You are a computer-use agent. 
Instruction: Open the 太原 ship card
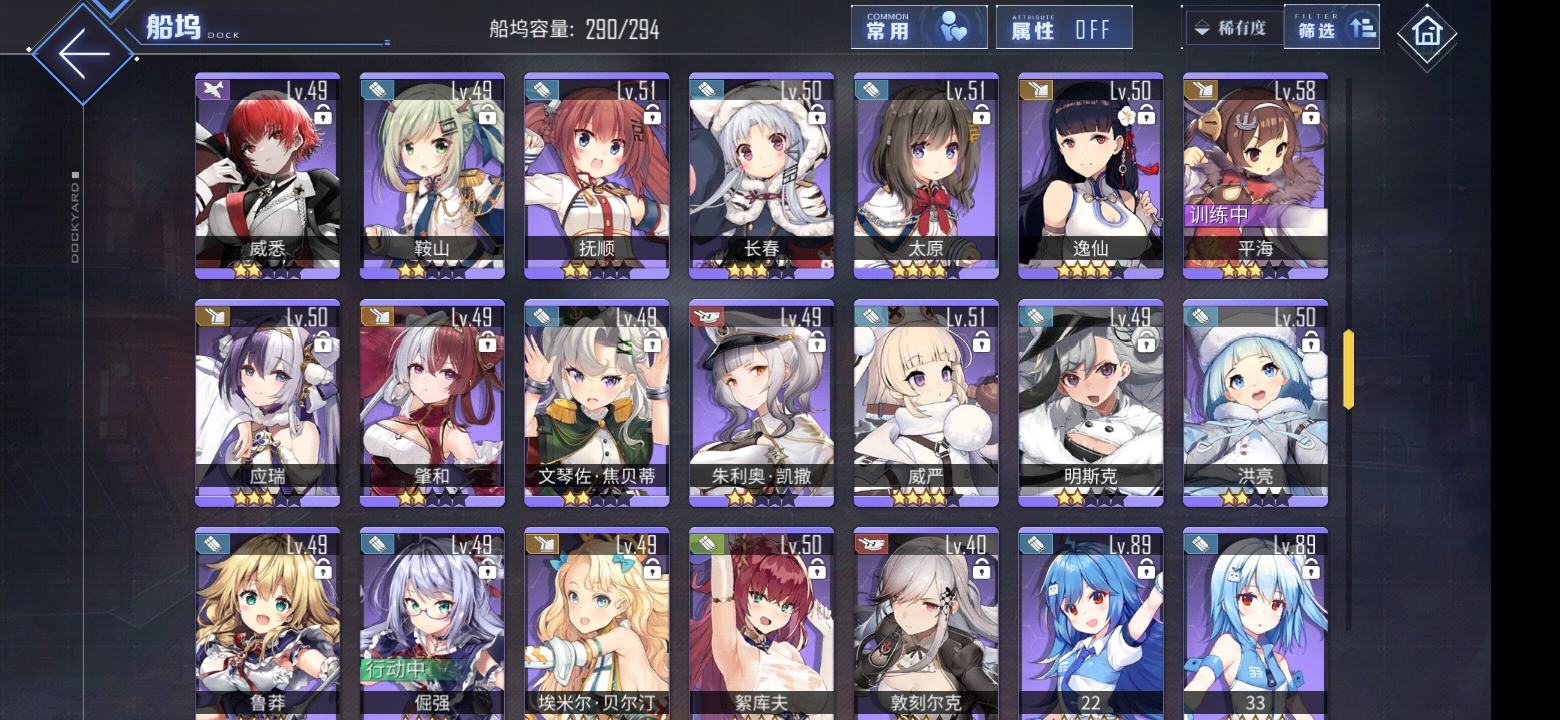926,175
